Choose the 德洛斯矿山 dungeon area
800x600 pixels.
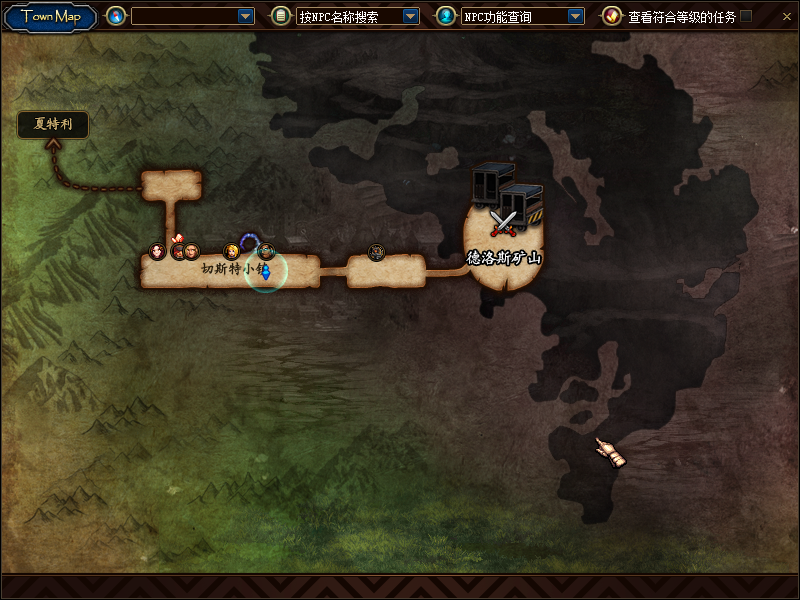pos(504,257)
